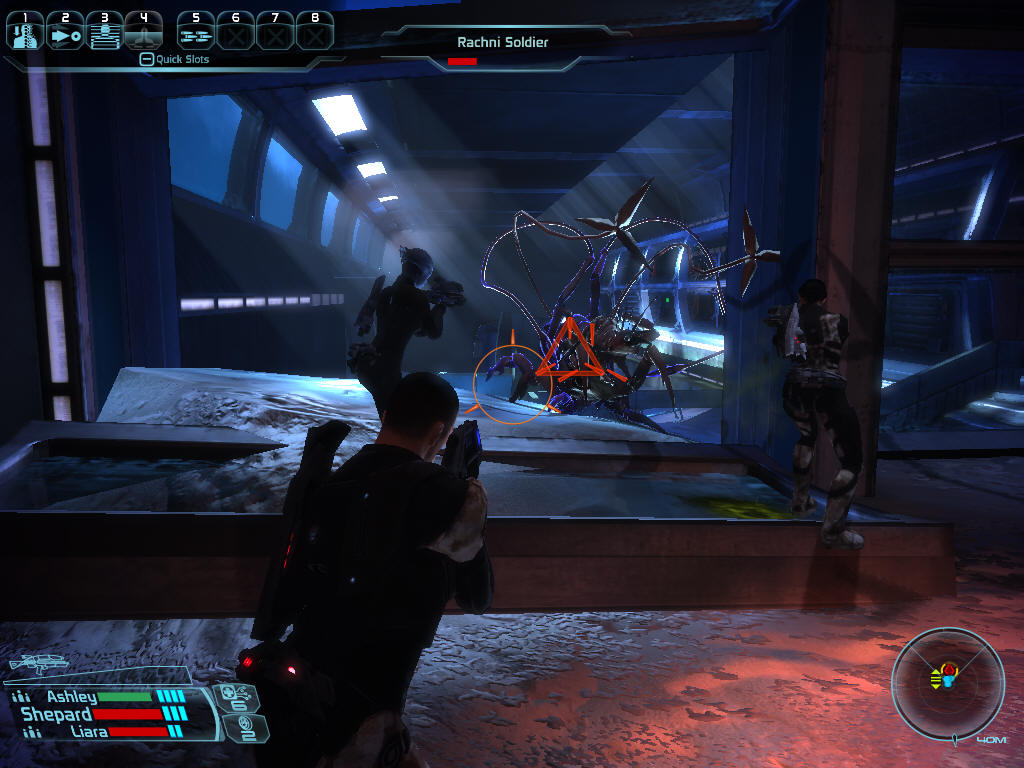Activate quick slot 5 twin-bullets ability
The width and height of the screenshot is (1024, 768).
[x=196, y=32]
